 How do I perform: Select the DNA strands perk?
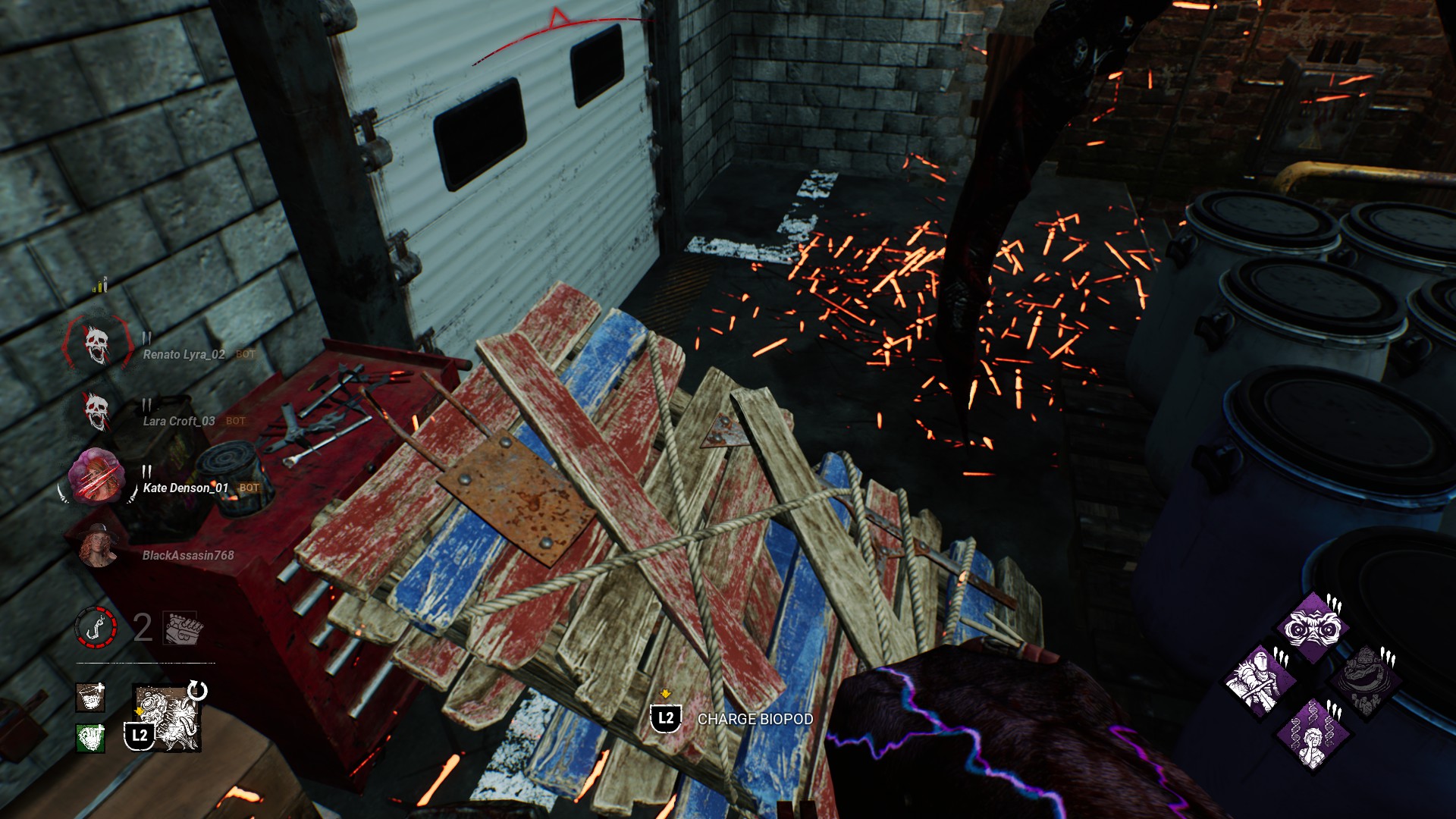[x=1313, y=734]
